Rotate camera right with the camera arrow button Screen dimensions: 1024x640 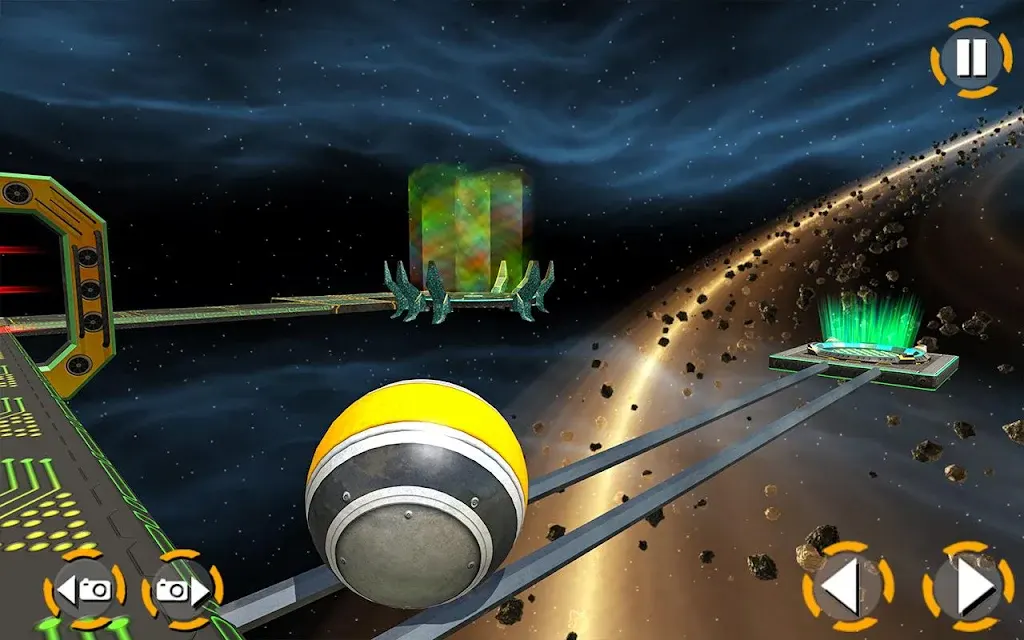coord(182,590)
